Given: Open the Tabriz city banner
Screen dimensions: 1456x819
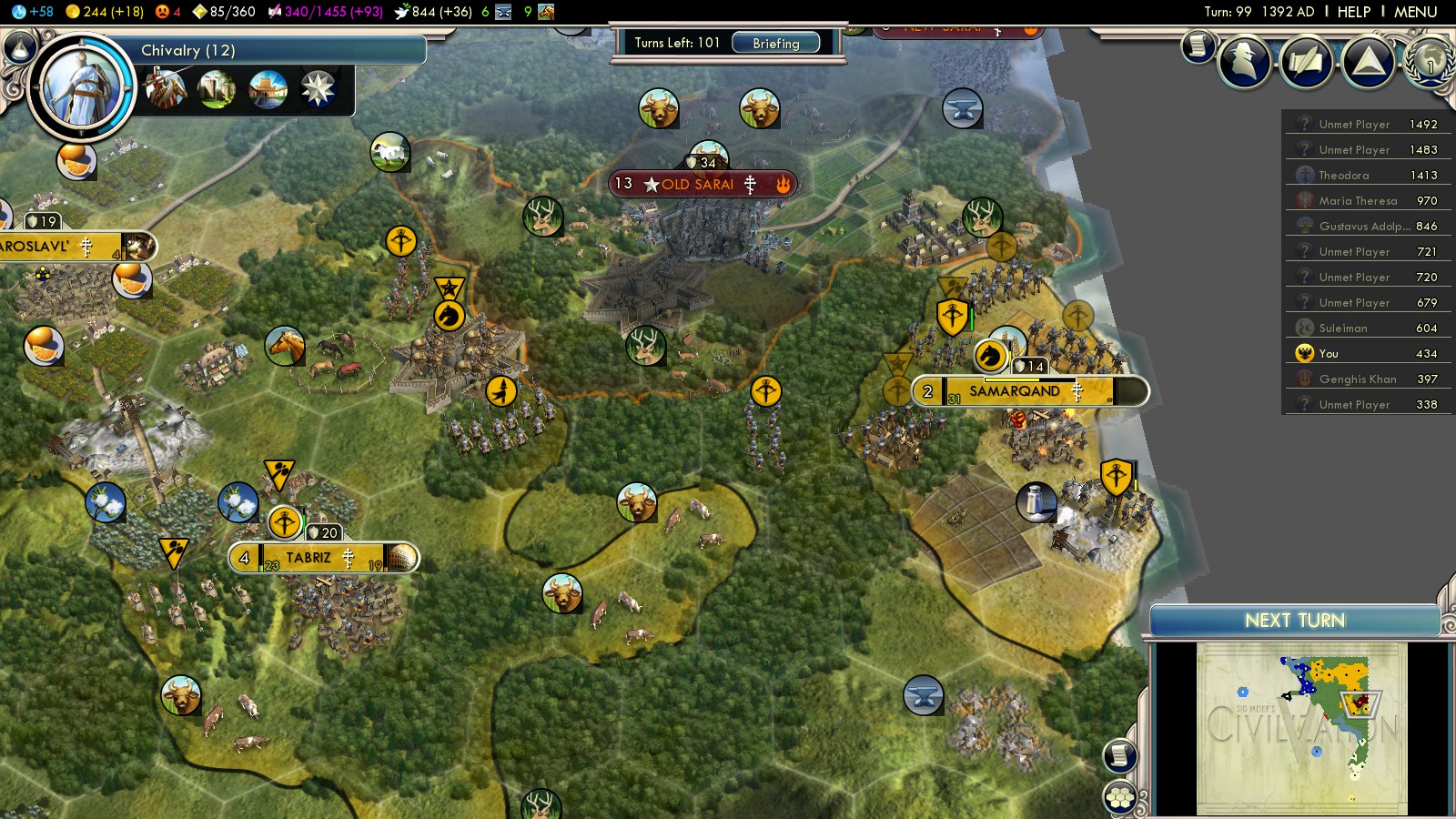Looking at the screenshot, I should 309,558.
